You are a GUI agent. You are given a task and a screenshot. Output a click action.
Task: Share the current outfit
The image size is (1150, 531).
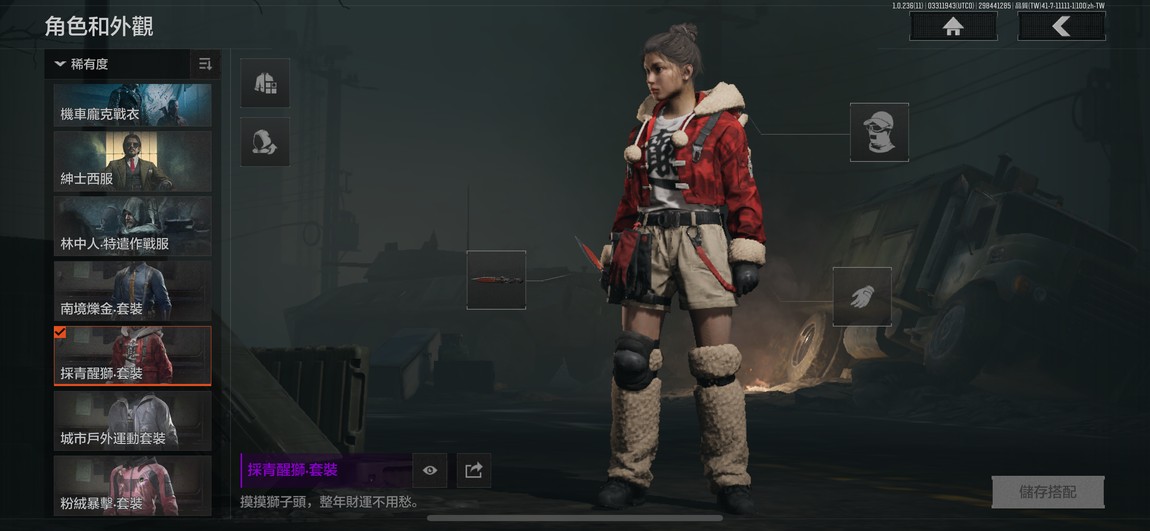pos(474,470)
